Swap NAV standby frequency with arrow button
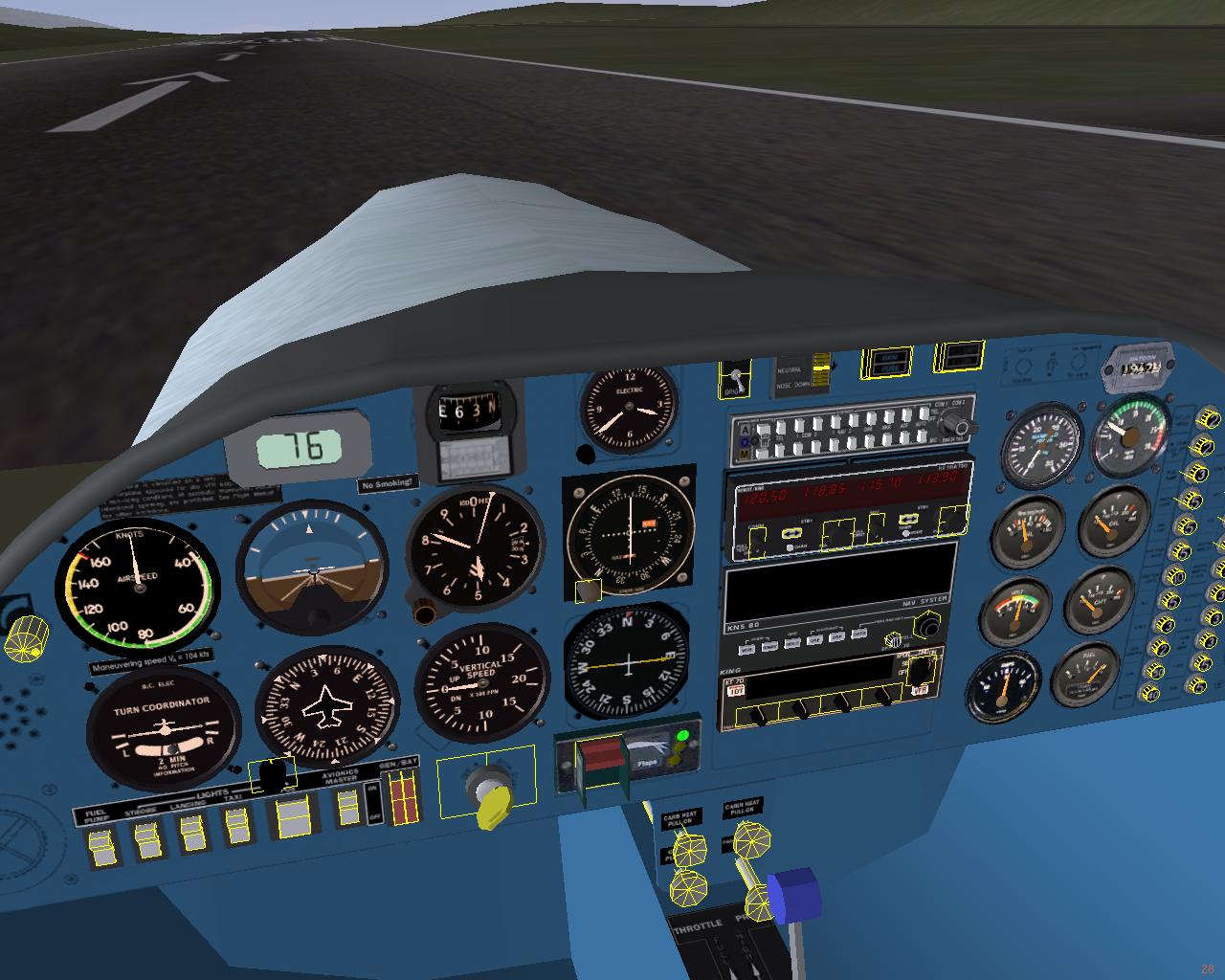 point(910,521)
